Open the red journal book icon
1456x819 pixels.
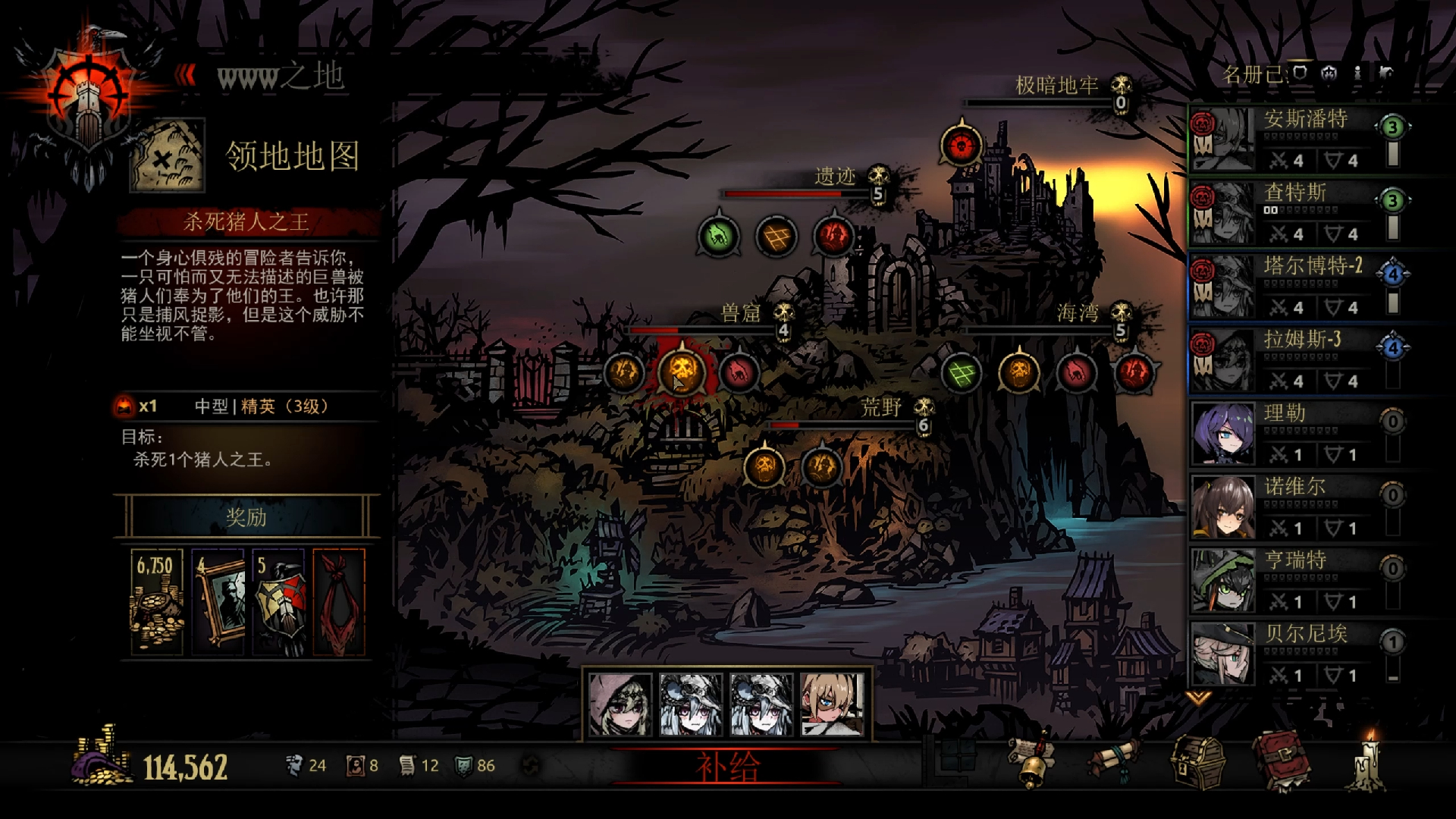pos(1281,761)
